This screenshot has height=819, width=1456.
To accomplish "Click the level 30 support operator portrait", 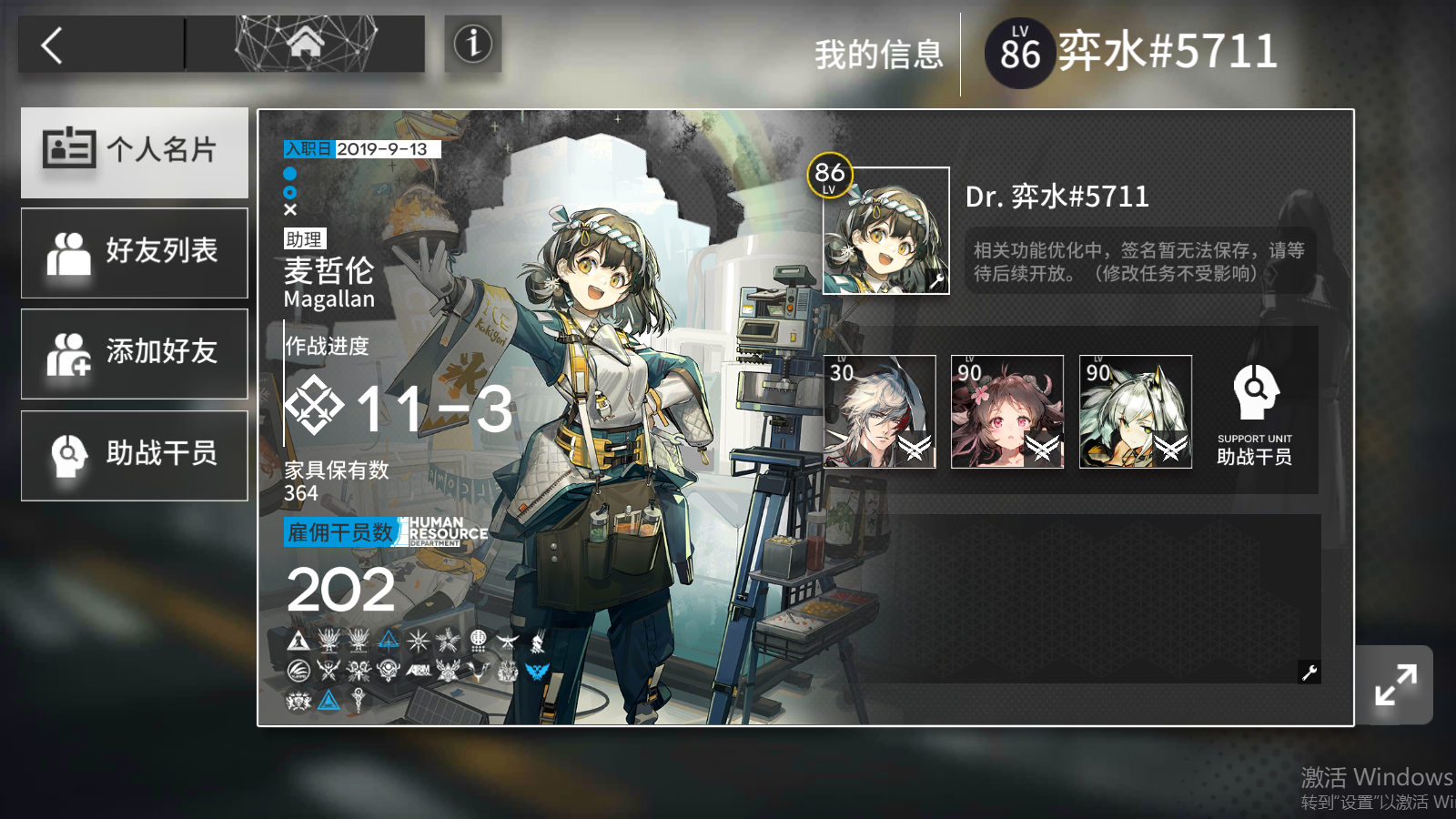I will (881, 411).
